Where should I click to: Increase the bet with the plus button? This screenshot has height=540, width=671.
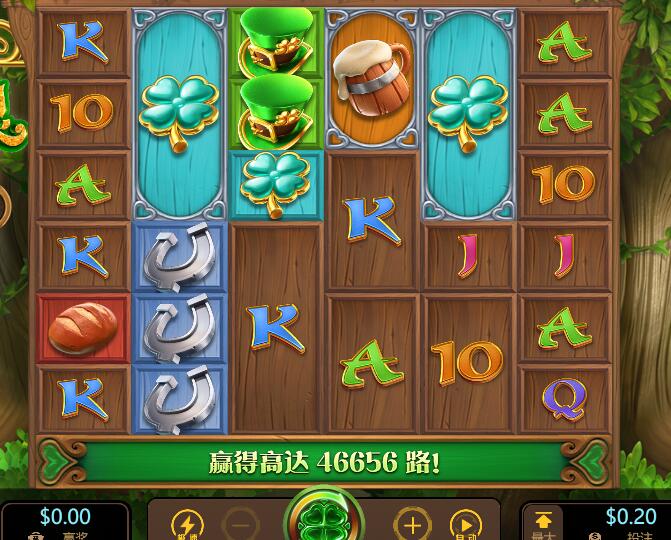pyautogui.click(x=411, y=524)
